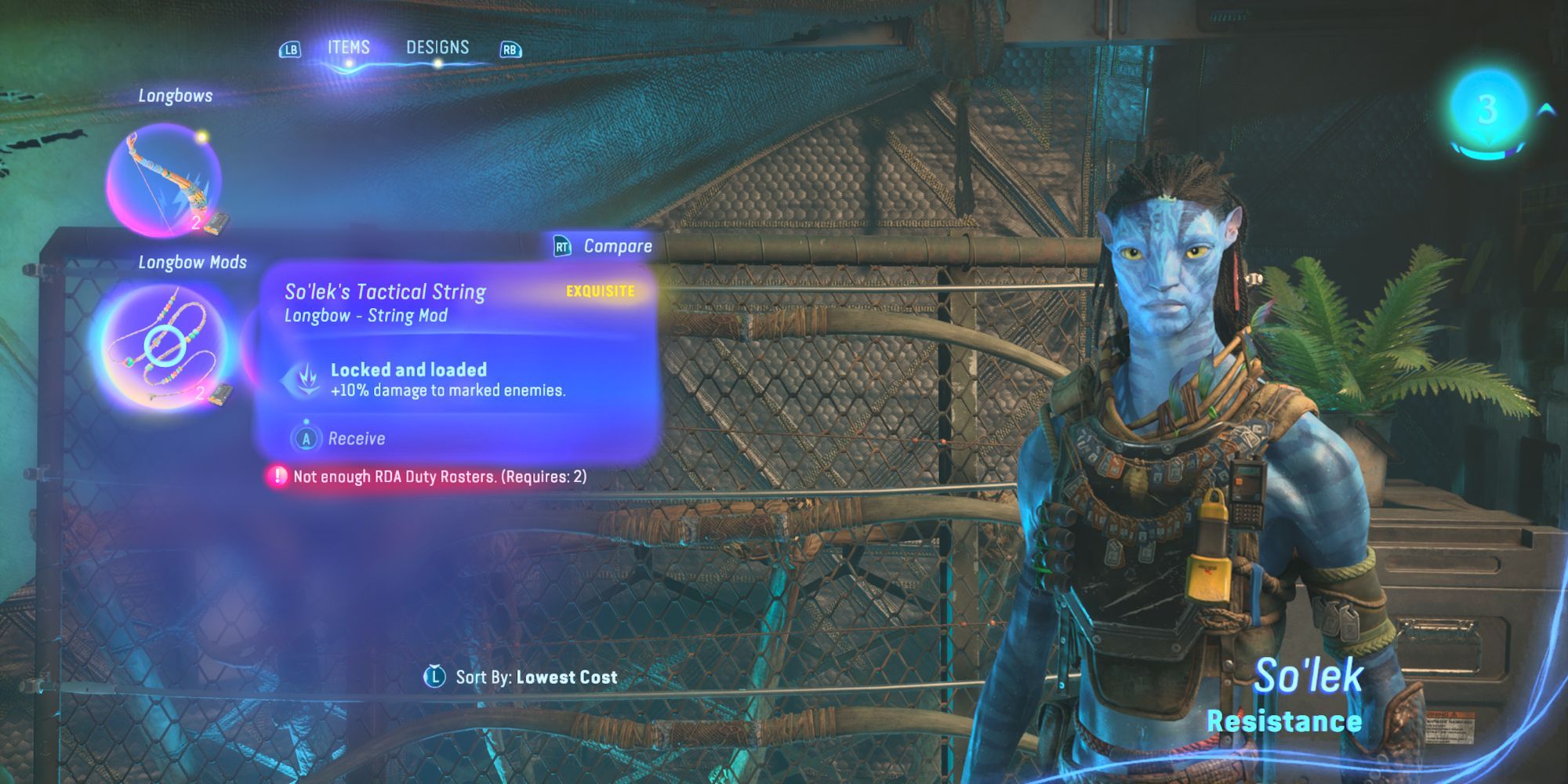
Task: Toggle the Compare view with RT
Action: [x=604, y=245]
